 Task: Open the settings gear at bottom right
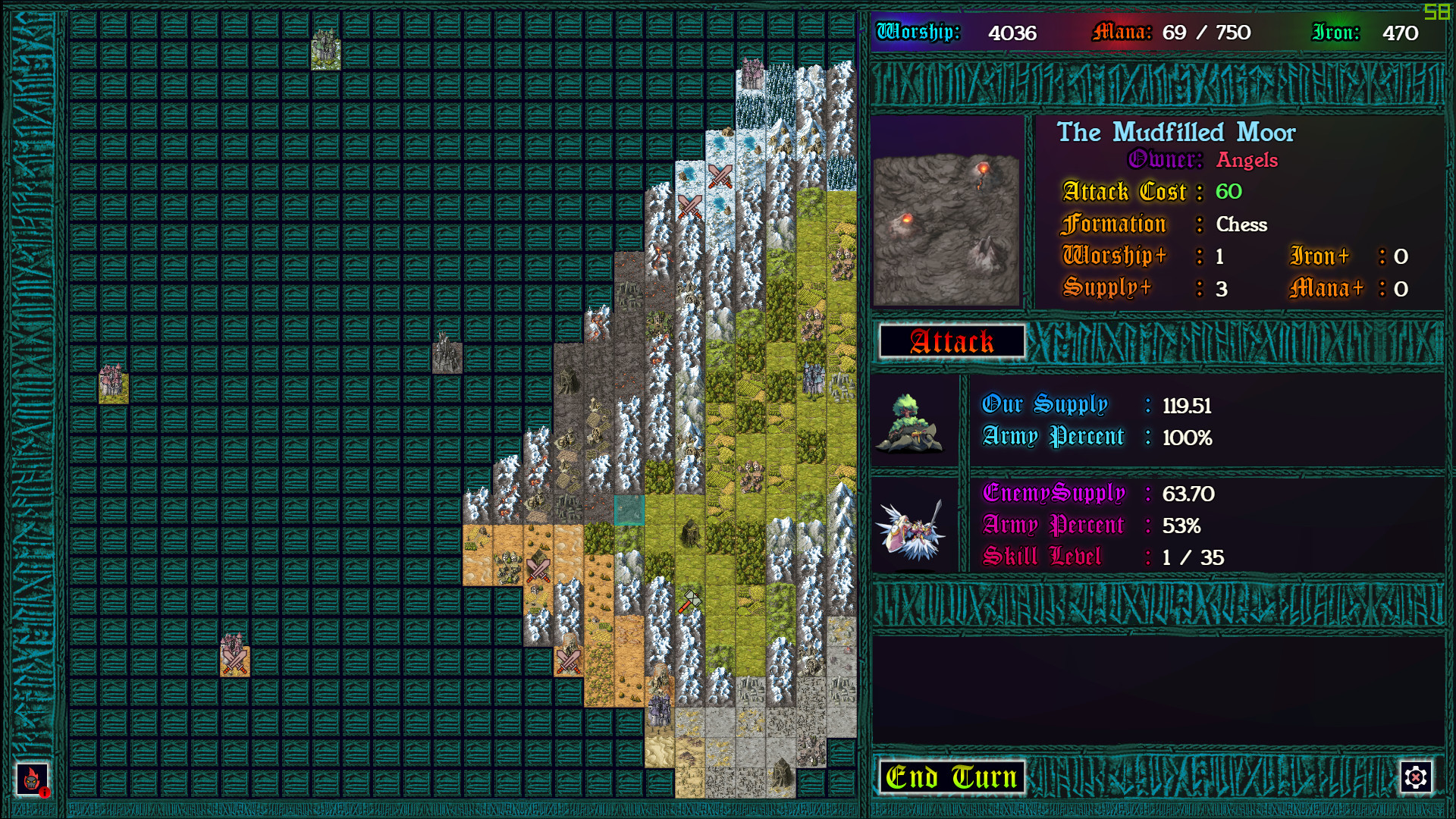click(x=1416, y=777)
